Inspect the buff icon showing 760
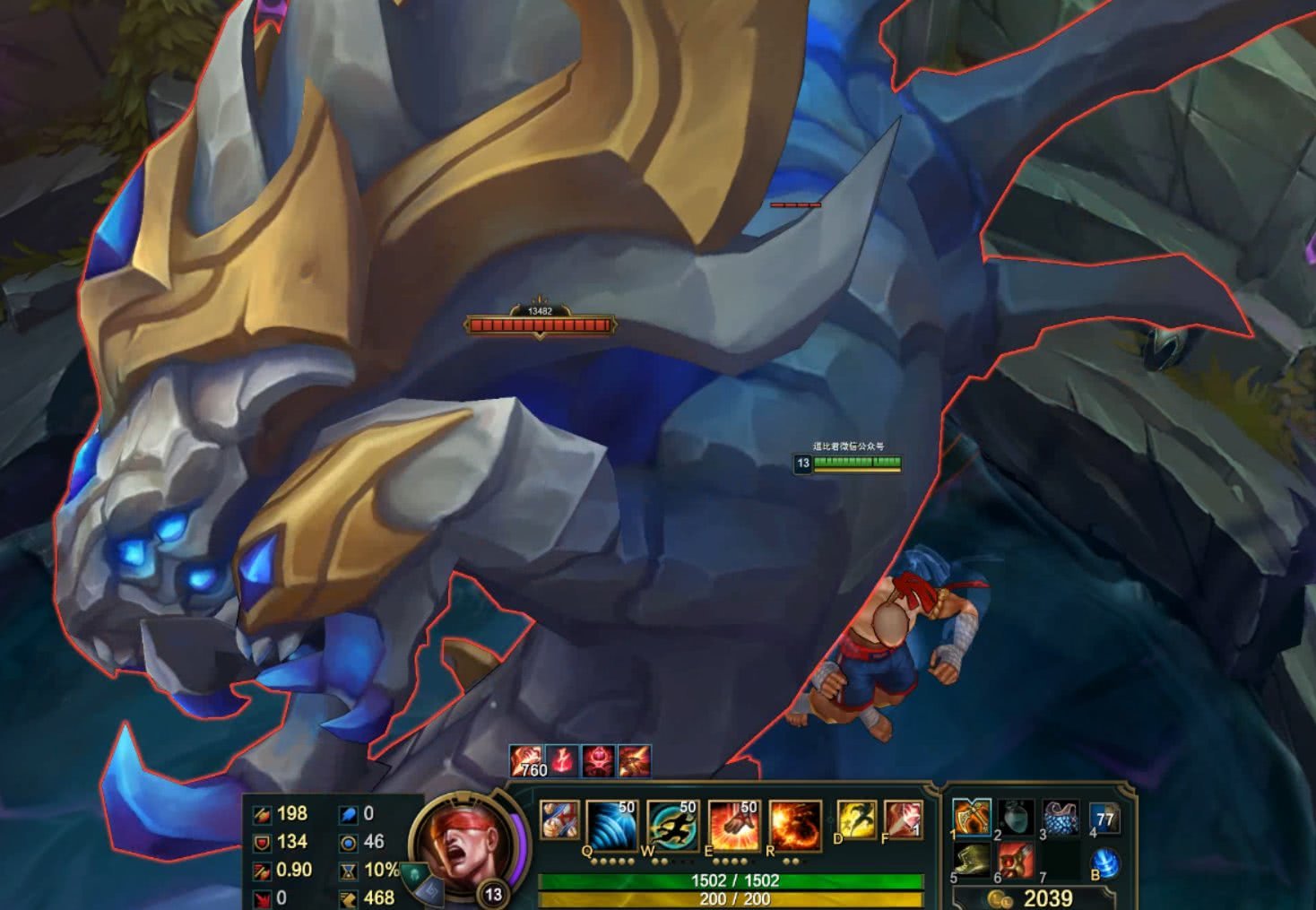Screen dimensions: 1316x910 point(527,761)
